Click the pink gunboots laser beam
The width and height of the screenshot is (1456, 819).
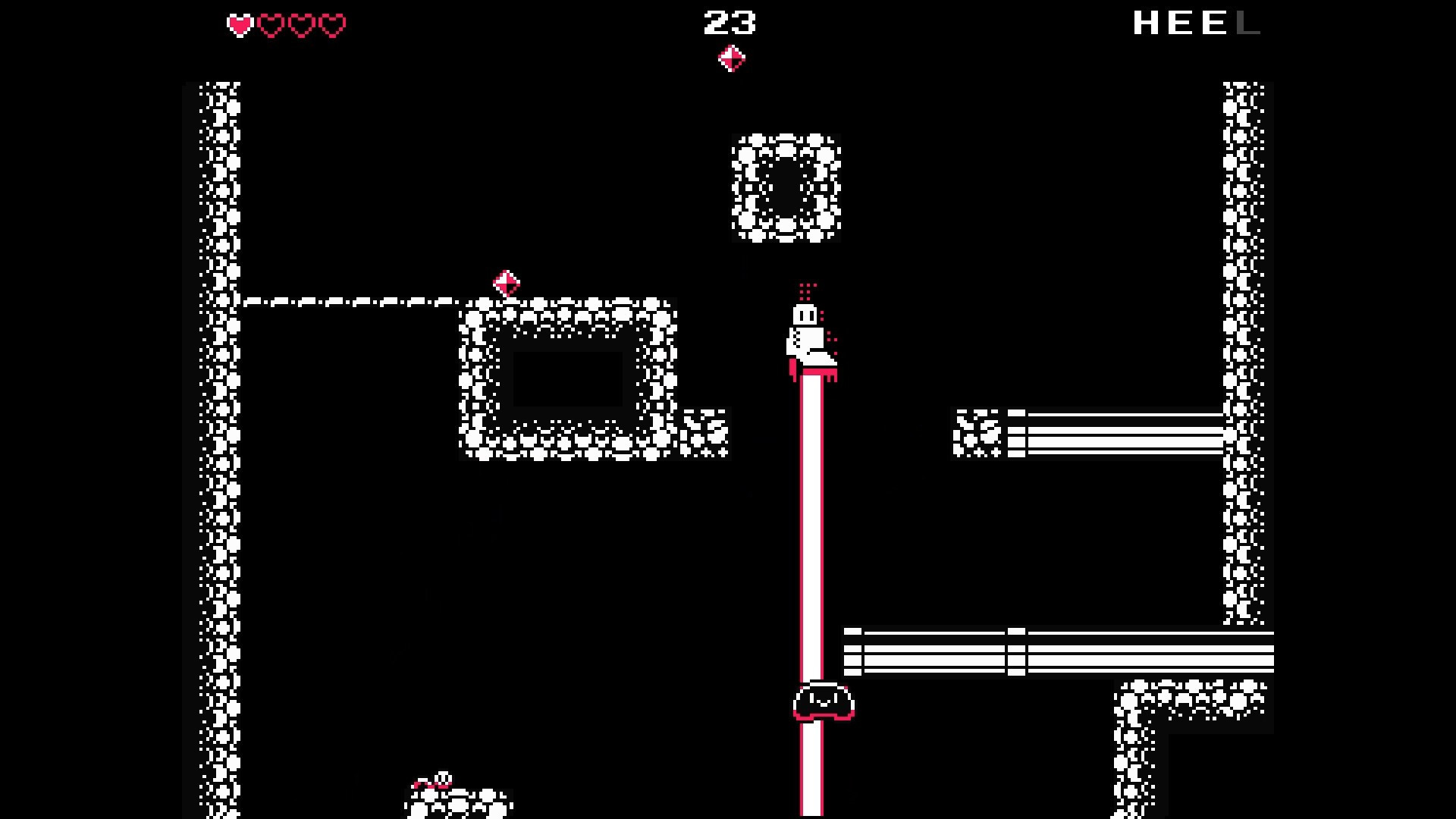pyautogui.click(x=810, y=531)
